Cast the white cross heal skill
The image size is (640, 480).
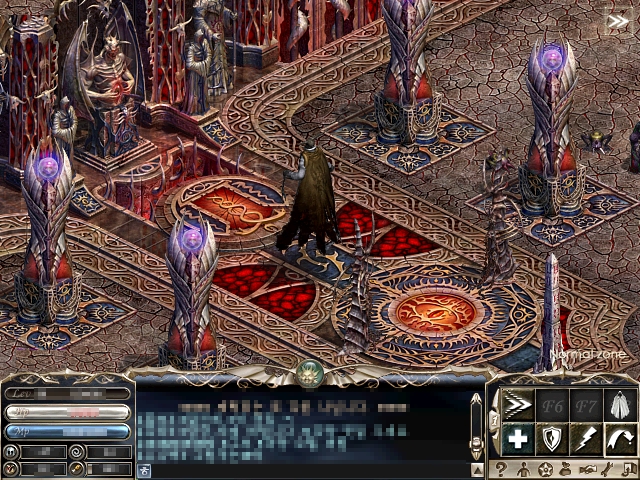tap(517, 439)
